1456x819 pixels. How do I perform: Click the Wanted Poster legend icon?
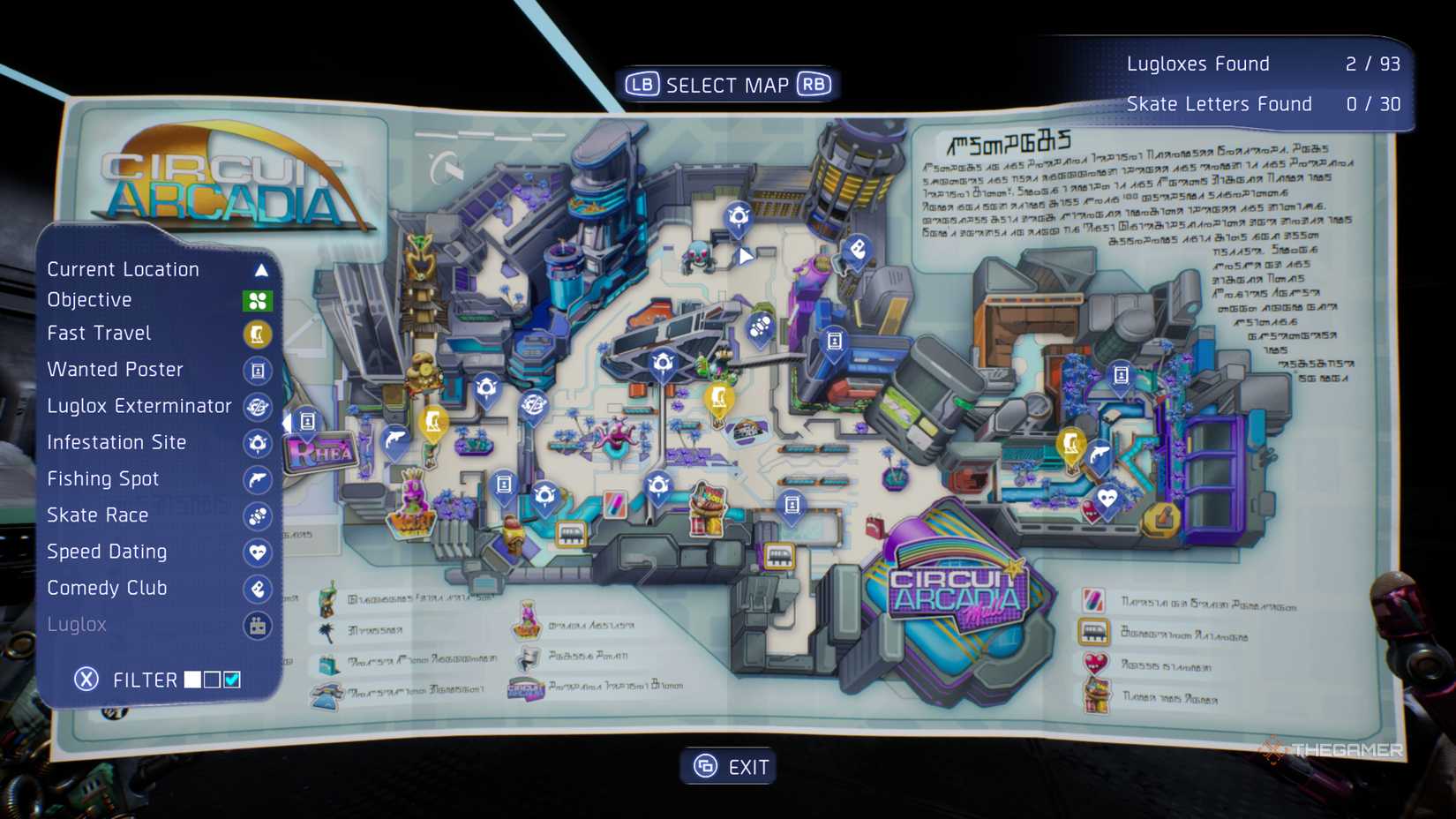pos(258,371)
